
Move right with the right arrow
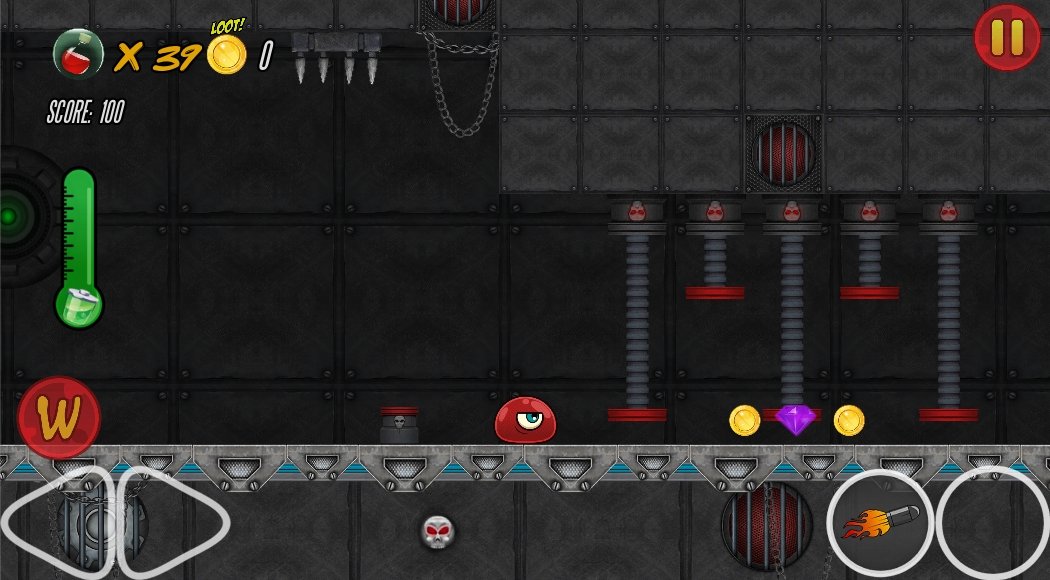(172, 521)
